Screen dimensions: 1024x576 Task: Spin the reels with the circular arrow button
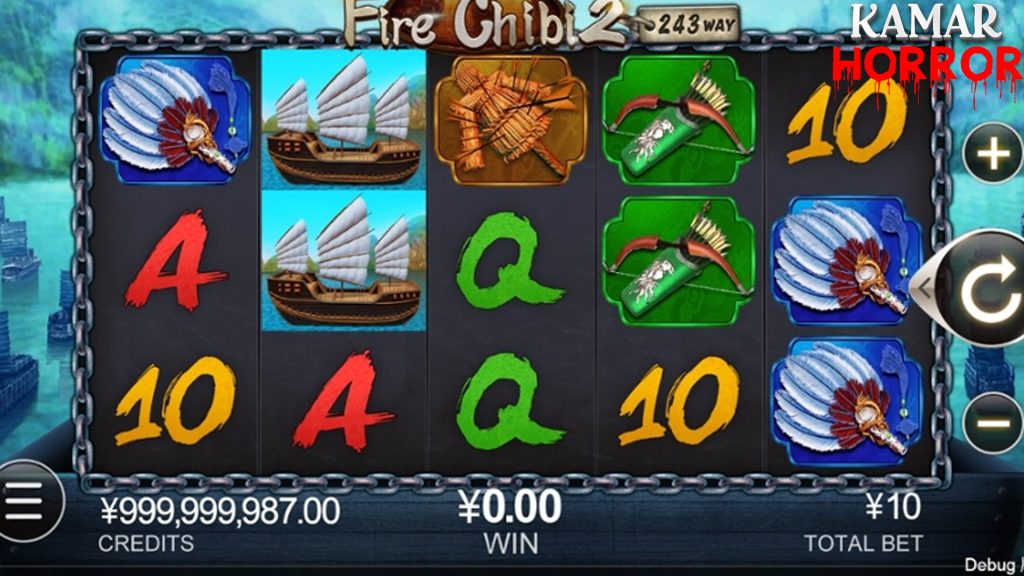click(988, 289)
